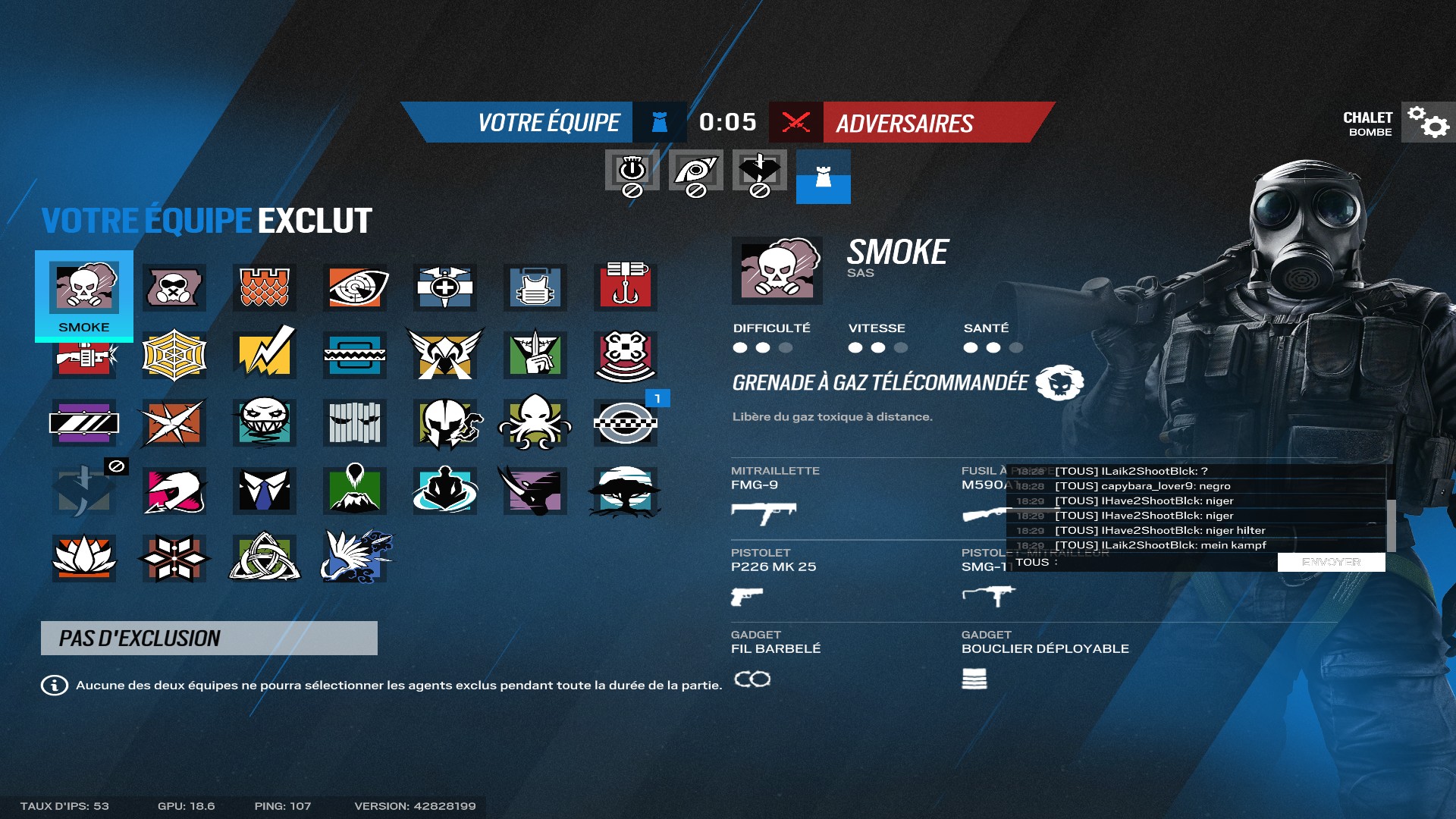1456x819 pixels.
Task: Click Bandit's lightning bolt icon
Action: pyautogui.click(x=263, y=355)
